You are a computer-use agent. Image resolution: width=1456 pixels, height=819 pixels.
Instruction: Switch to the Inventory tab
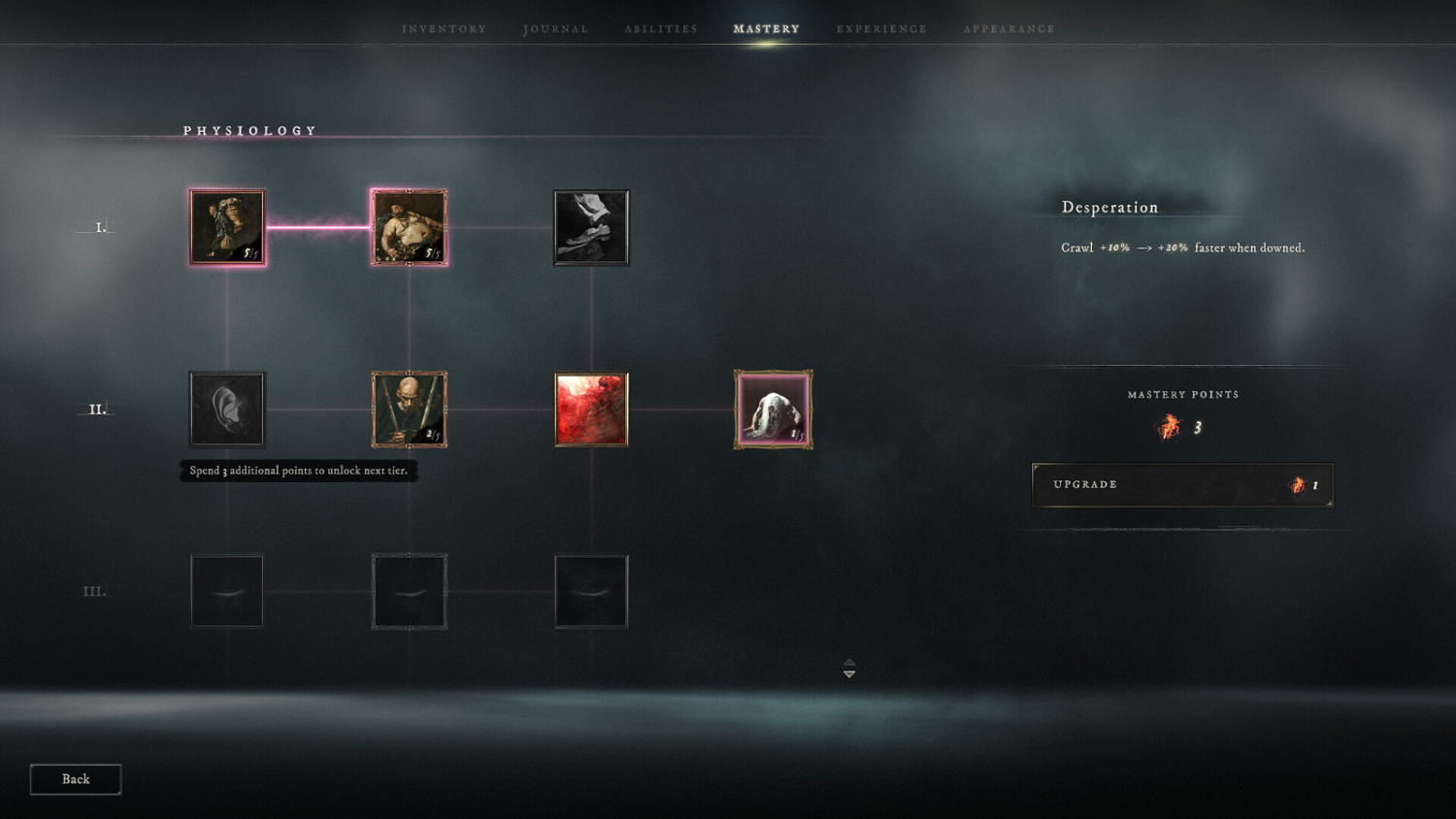coord(443,28)
